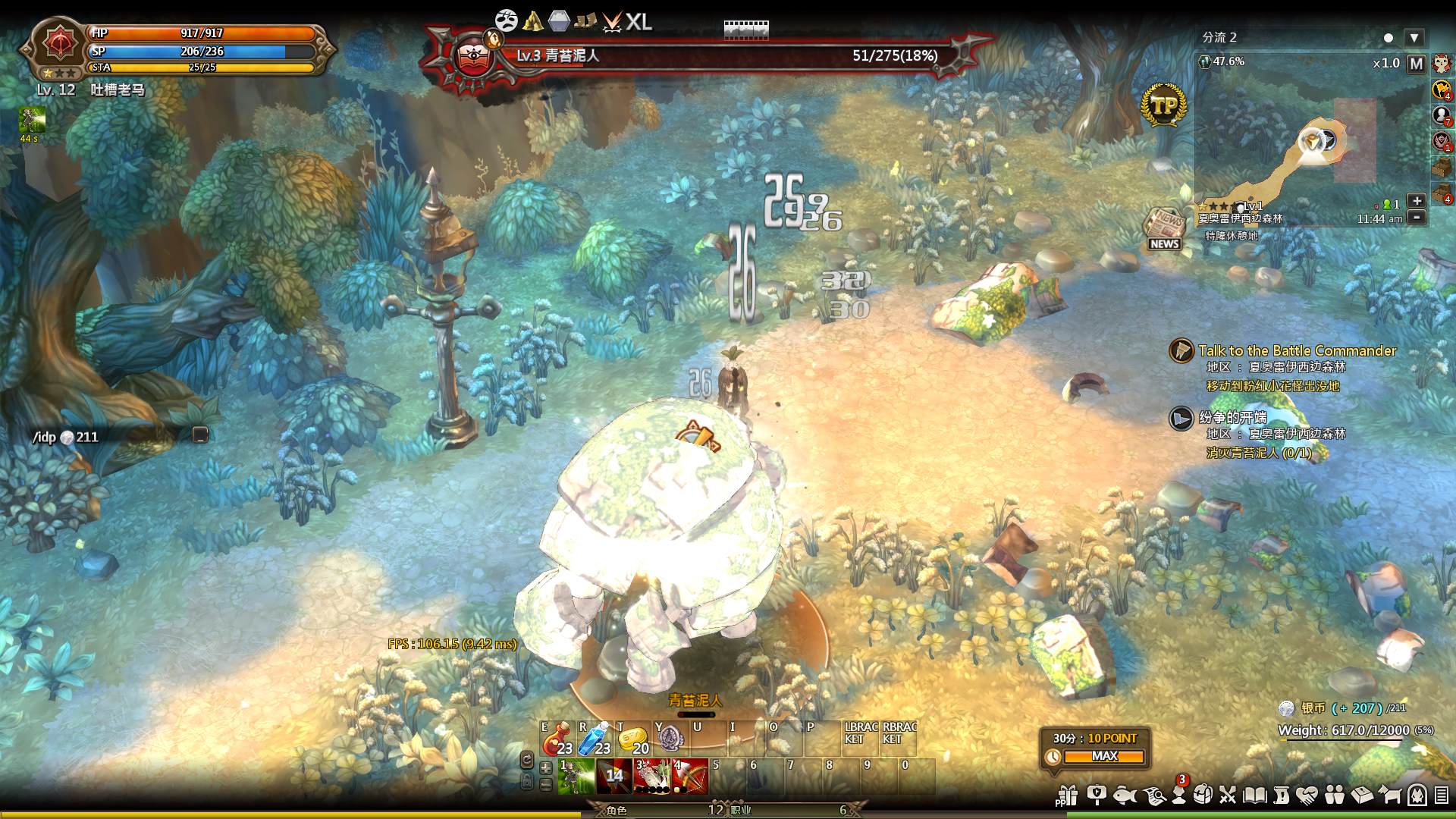The height and width of the screenshot is (819, 1456).
Task: Open the gift box icon
Action: (1068, 795)
